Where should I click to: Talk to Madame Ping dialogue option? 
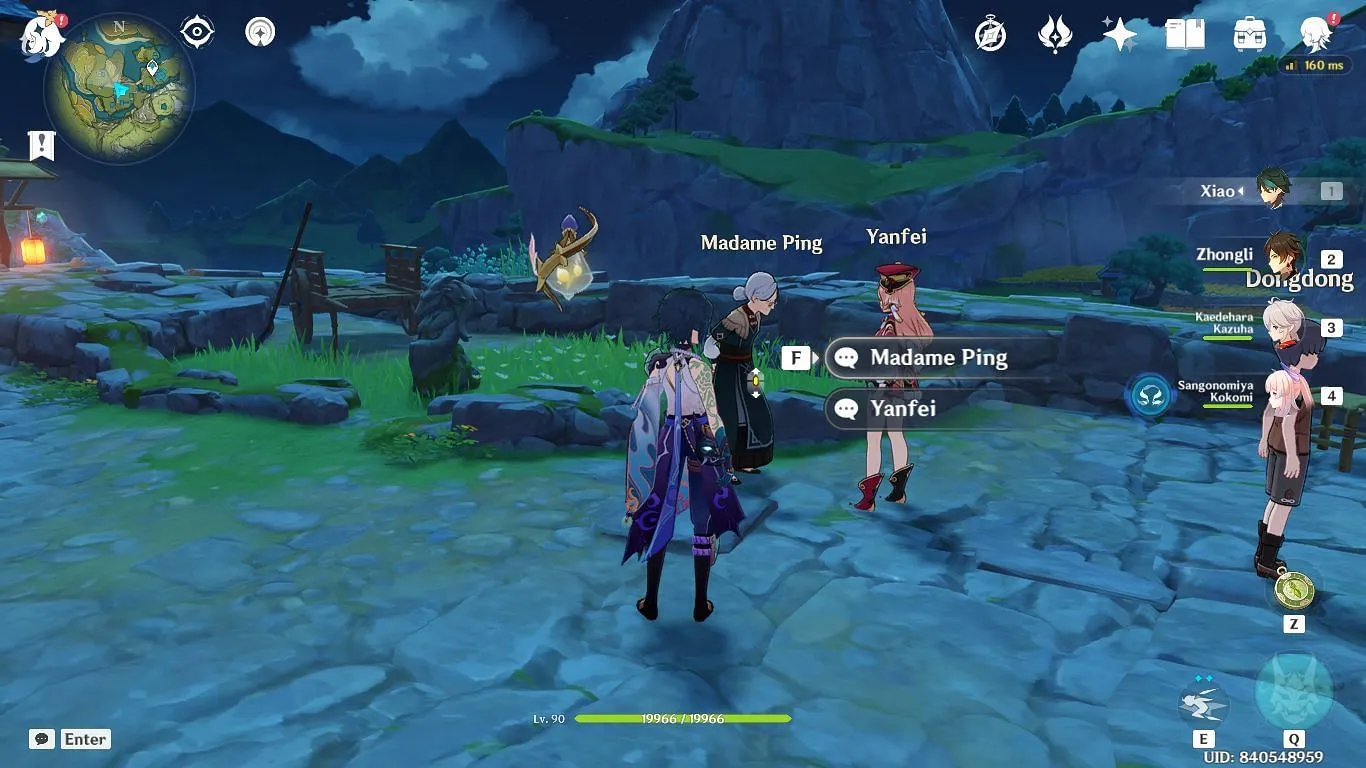[938, 358]
